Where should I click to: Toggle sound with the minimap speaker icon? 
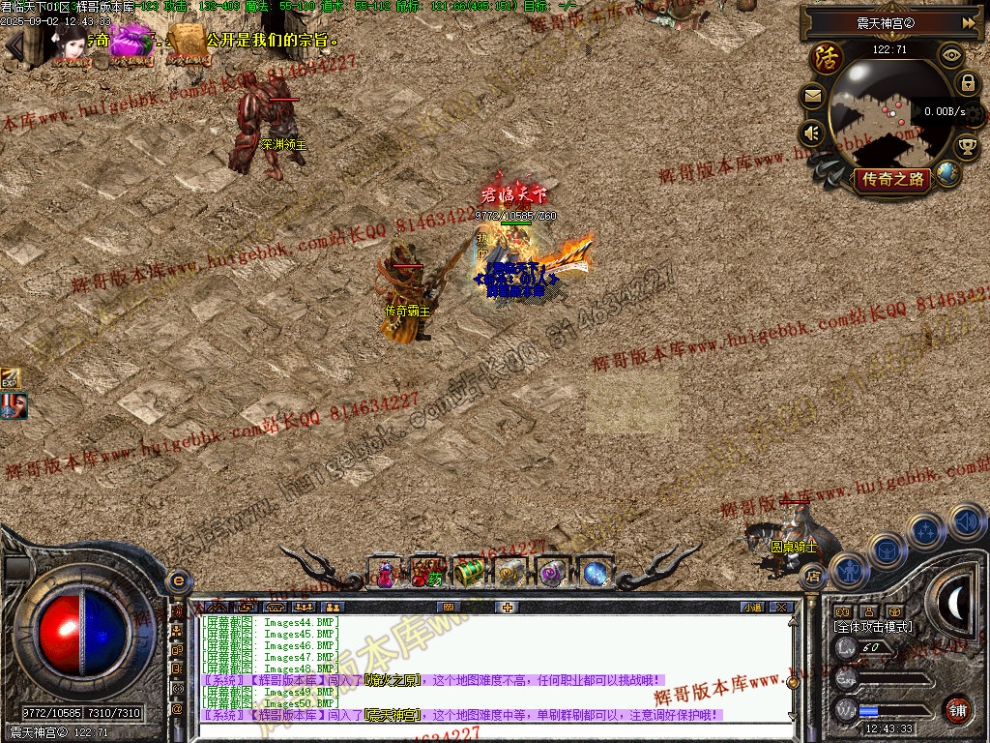812,131
